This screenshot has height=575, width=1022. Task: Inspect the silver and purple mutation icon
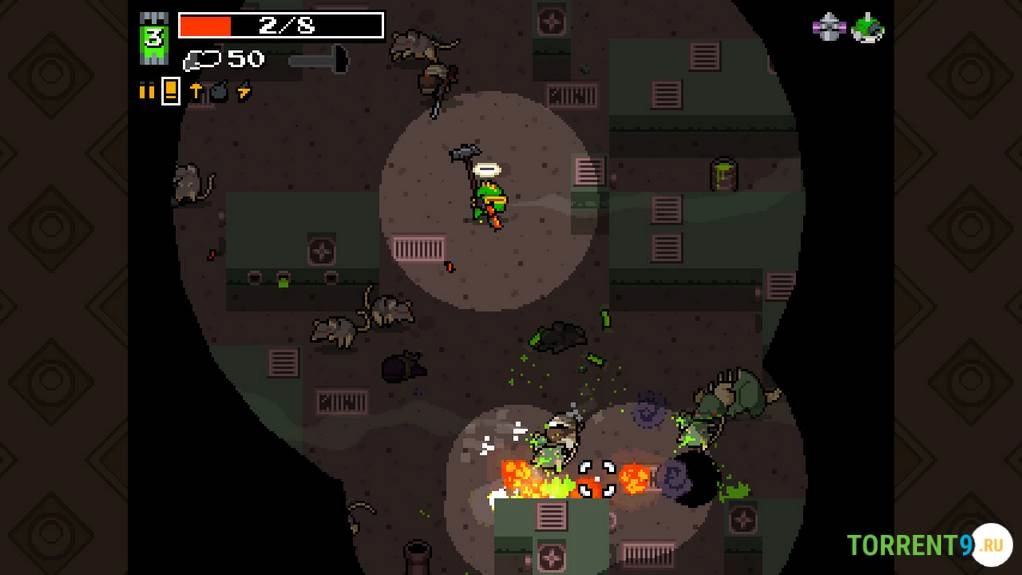(x=828, y=28)
